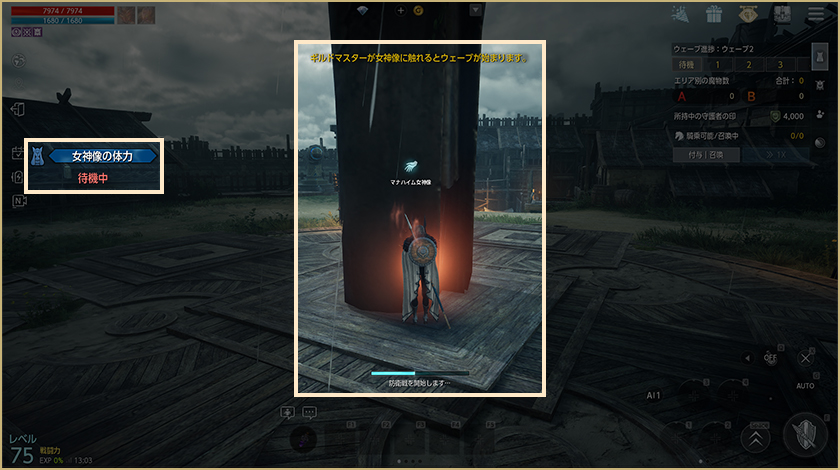
Task: Tap the double-chevron jump button
Action: coord(755,437)
